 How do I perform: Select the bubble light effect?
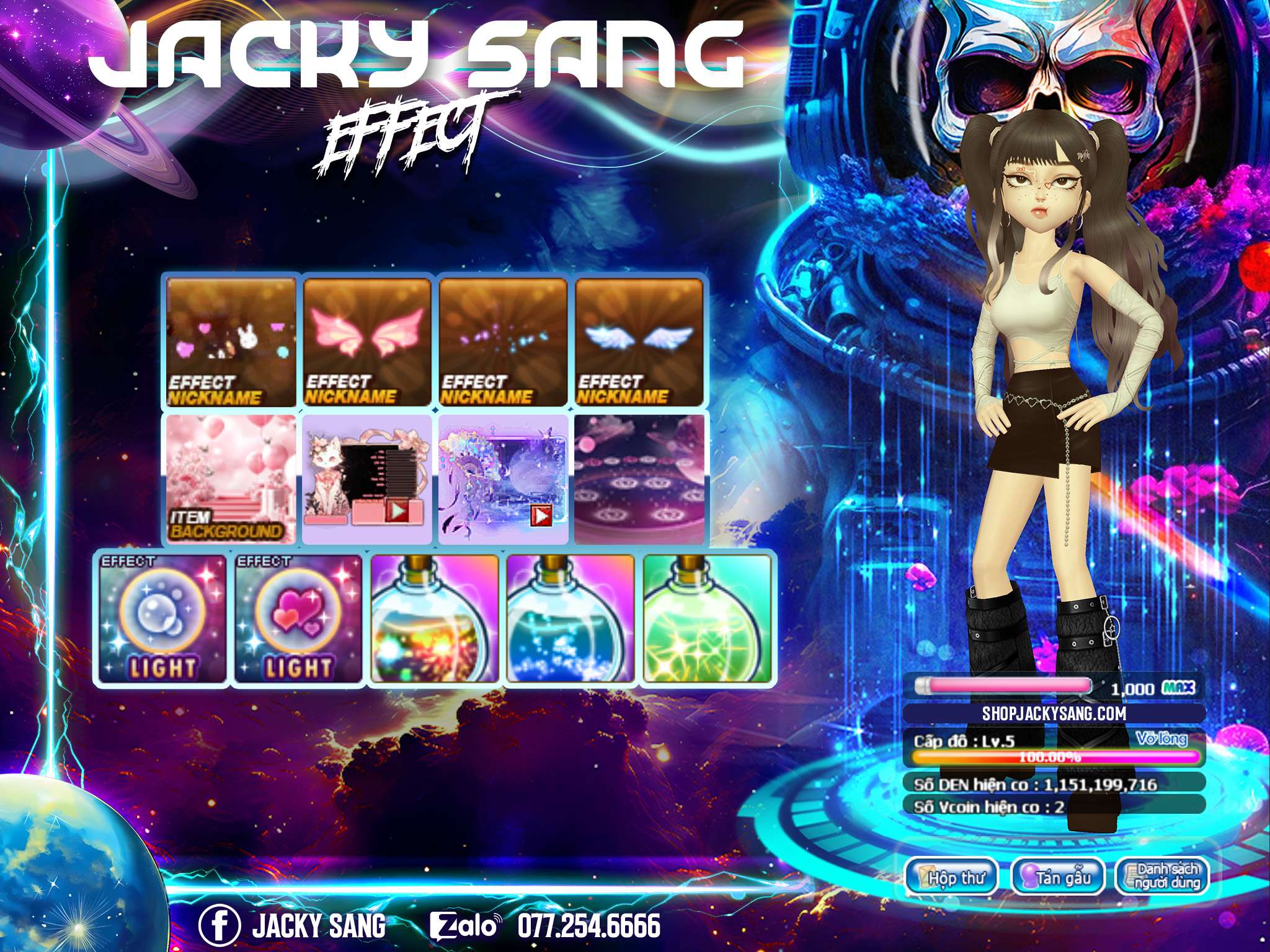[163, 618]
